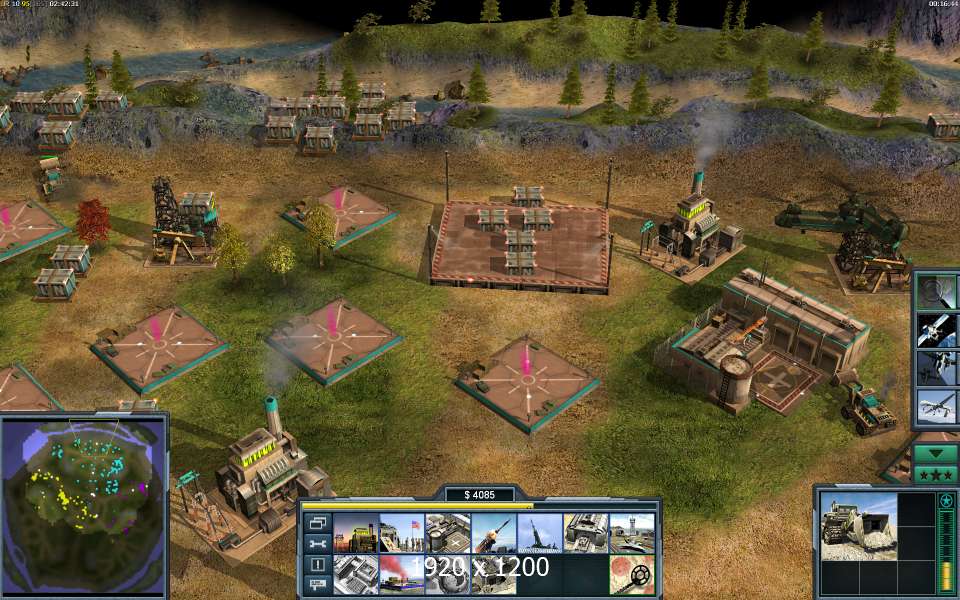The height and width of the screenshot is (600, 960).
Task: Call the aircraft strike power
Action: [937, 367]
